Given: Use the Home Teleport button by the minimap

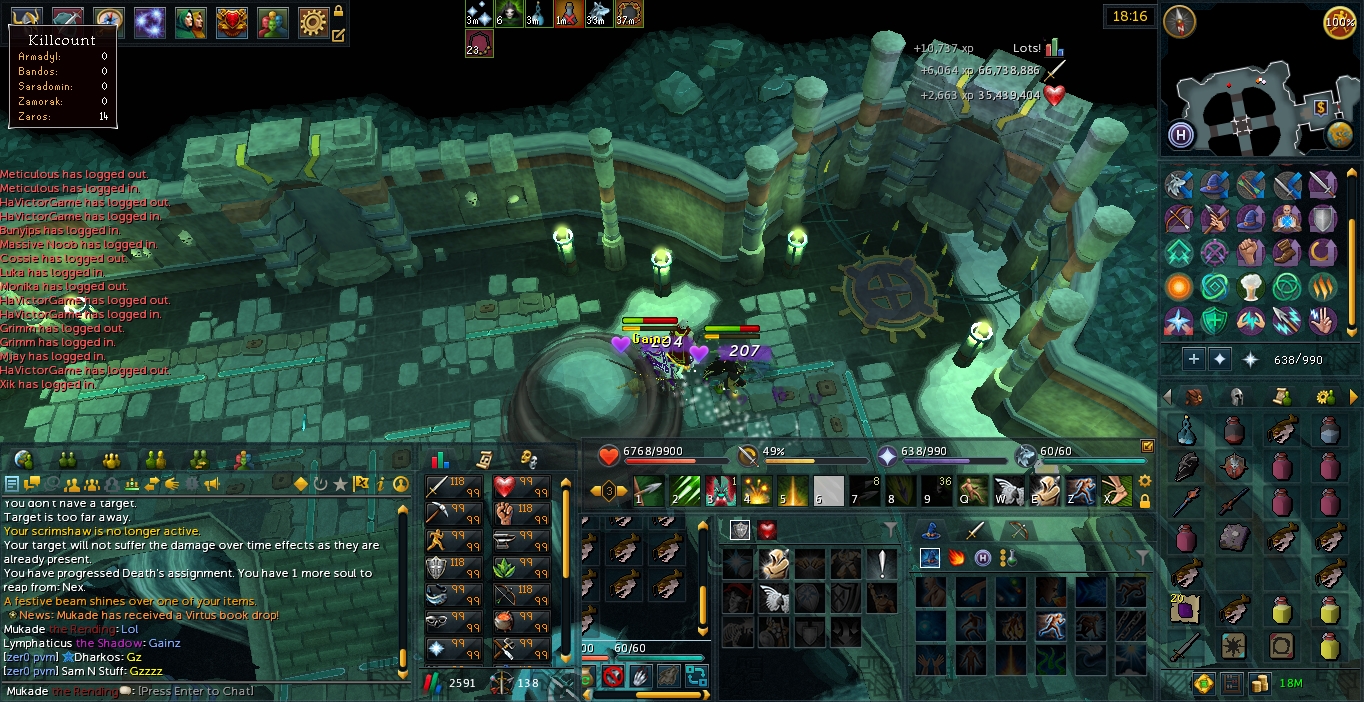Looking at the screenshot, I should coord(1181,135).
